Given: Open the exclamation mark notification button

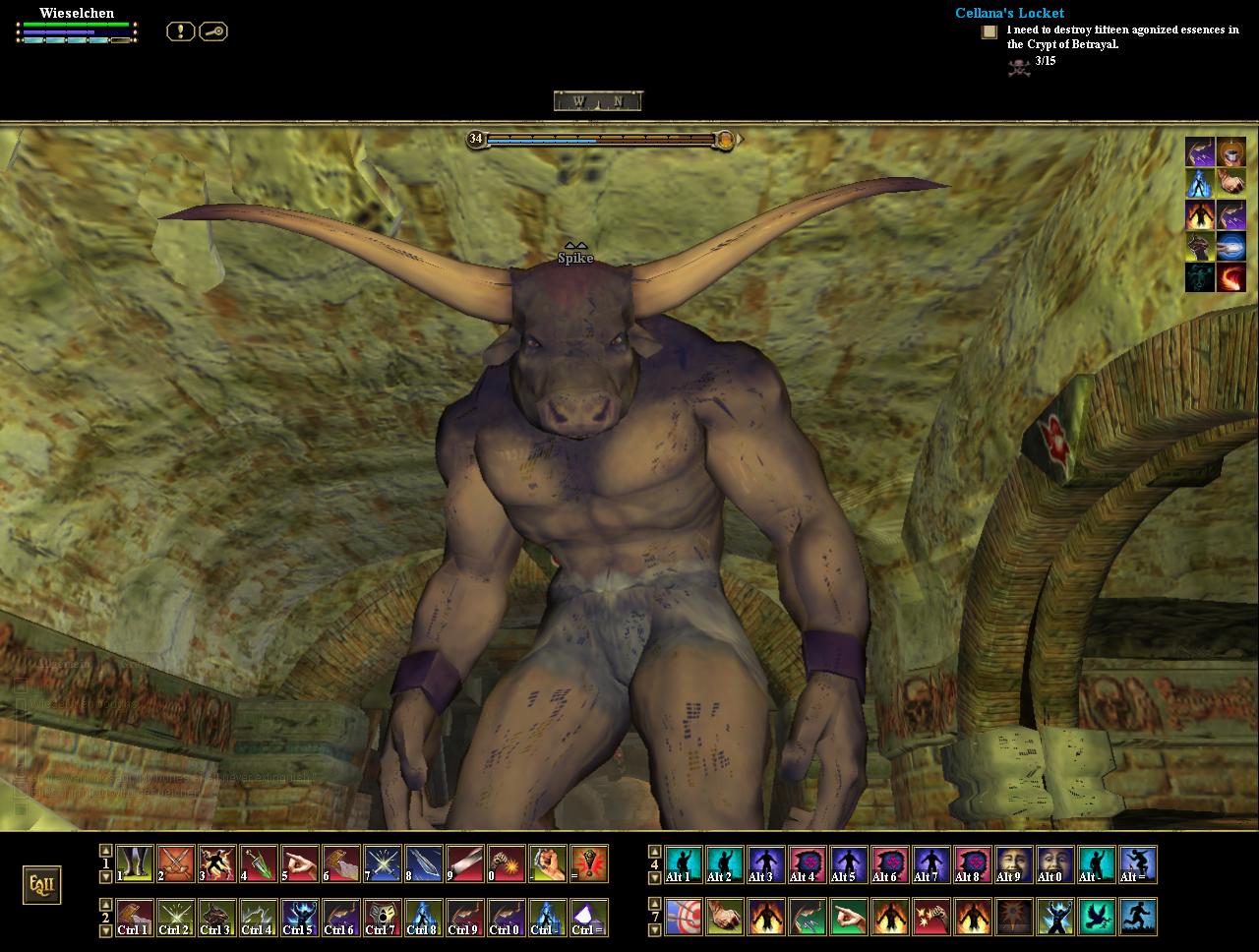Looking at the screenshot, I should coord(180,31).
